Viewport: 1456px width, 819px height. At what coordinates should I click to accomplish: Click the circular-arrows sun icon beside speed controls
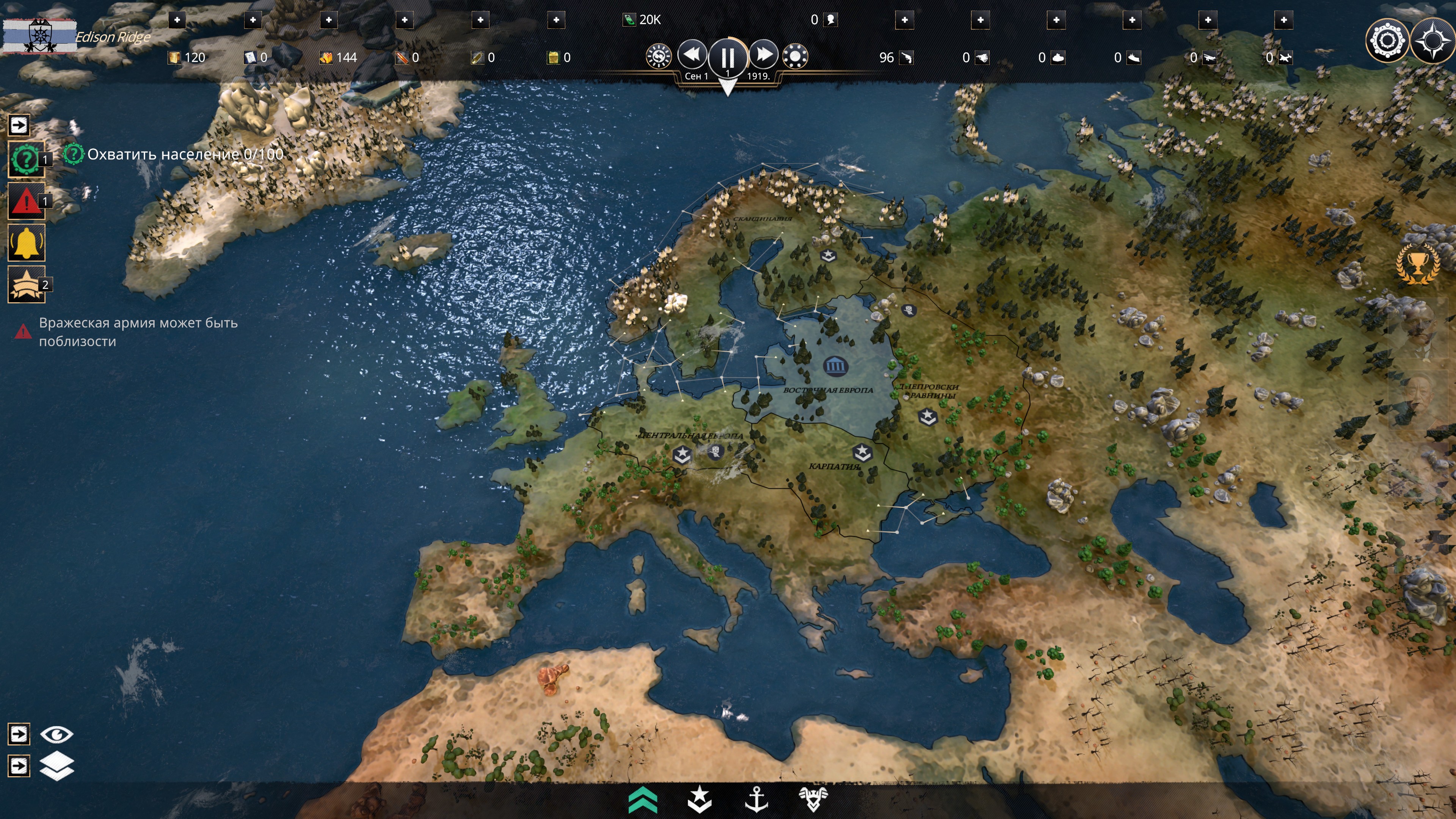tap(659, 56)
